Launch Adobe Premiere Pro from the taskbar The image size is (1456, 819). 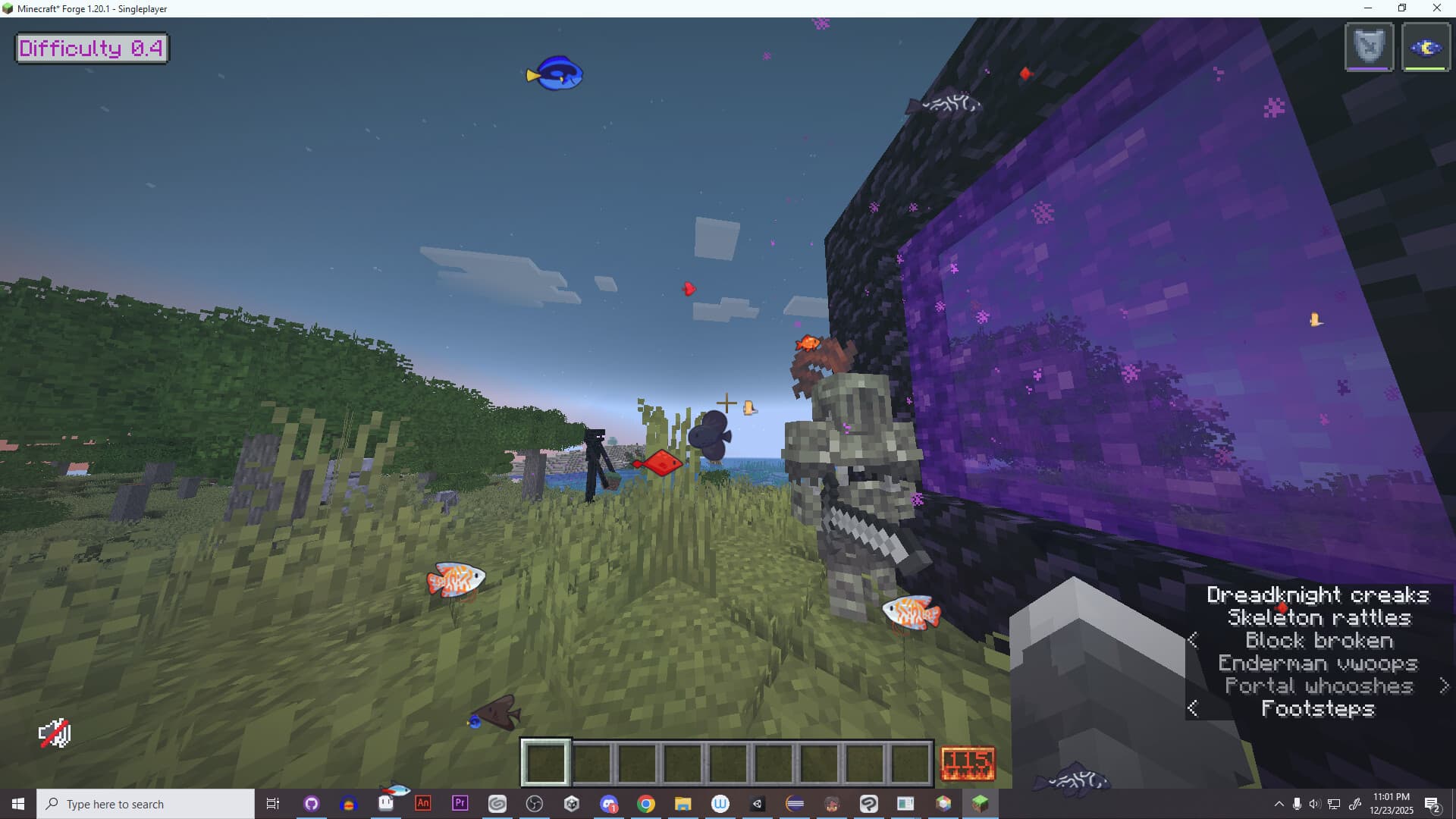(460, 804)
